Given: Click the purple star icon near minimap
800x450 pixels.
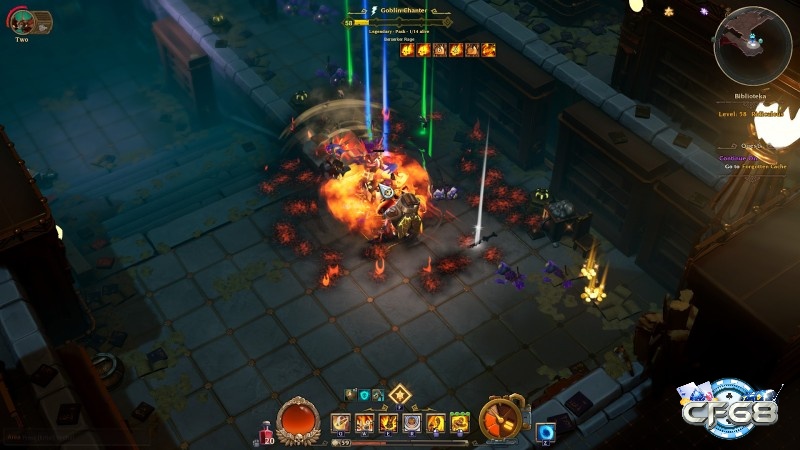Looking at the screenshot, I should click(704, 11).
